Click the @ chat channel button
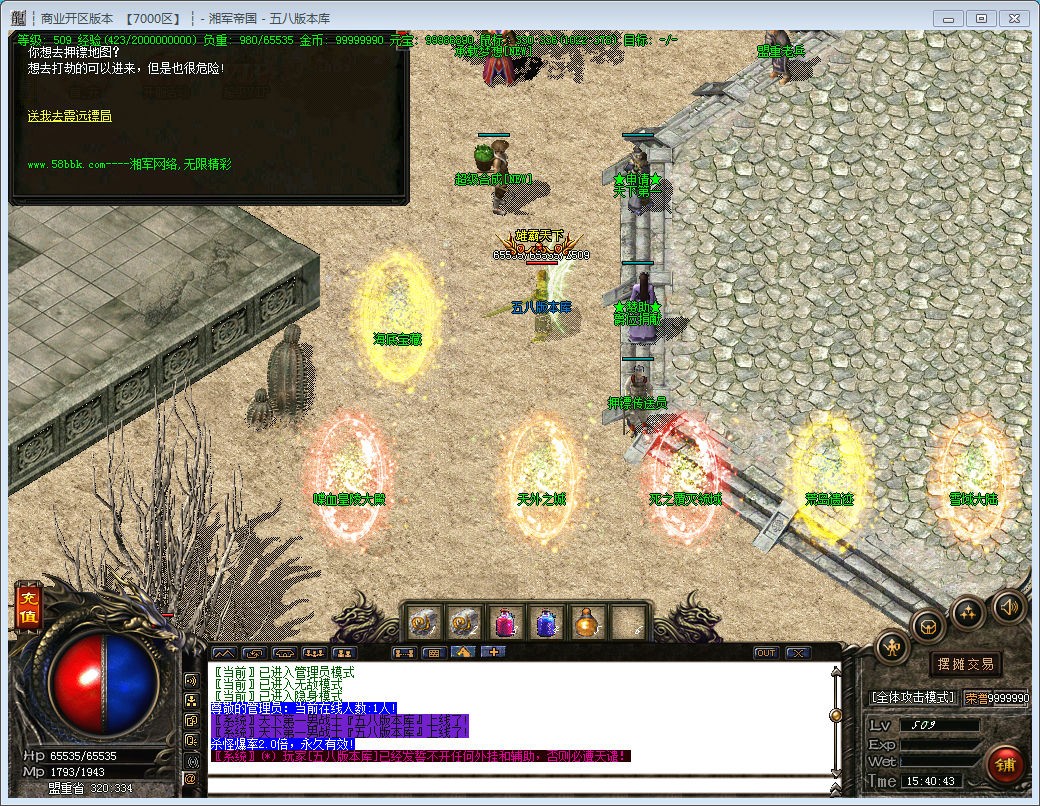1040x806 pixels. pyautogui.click(x=190, y=778)
